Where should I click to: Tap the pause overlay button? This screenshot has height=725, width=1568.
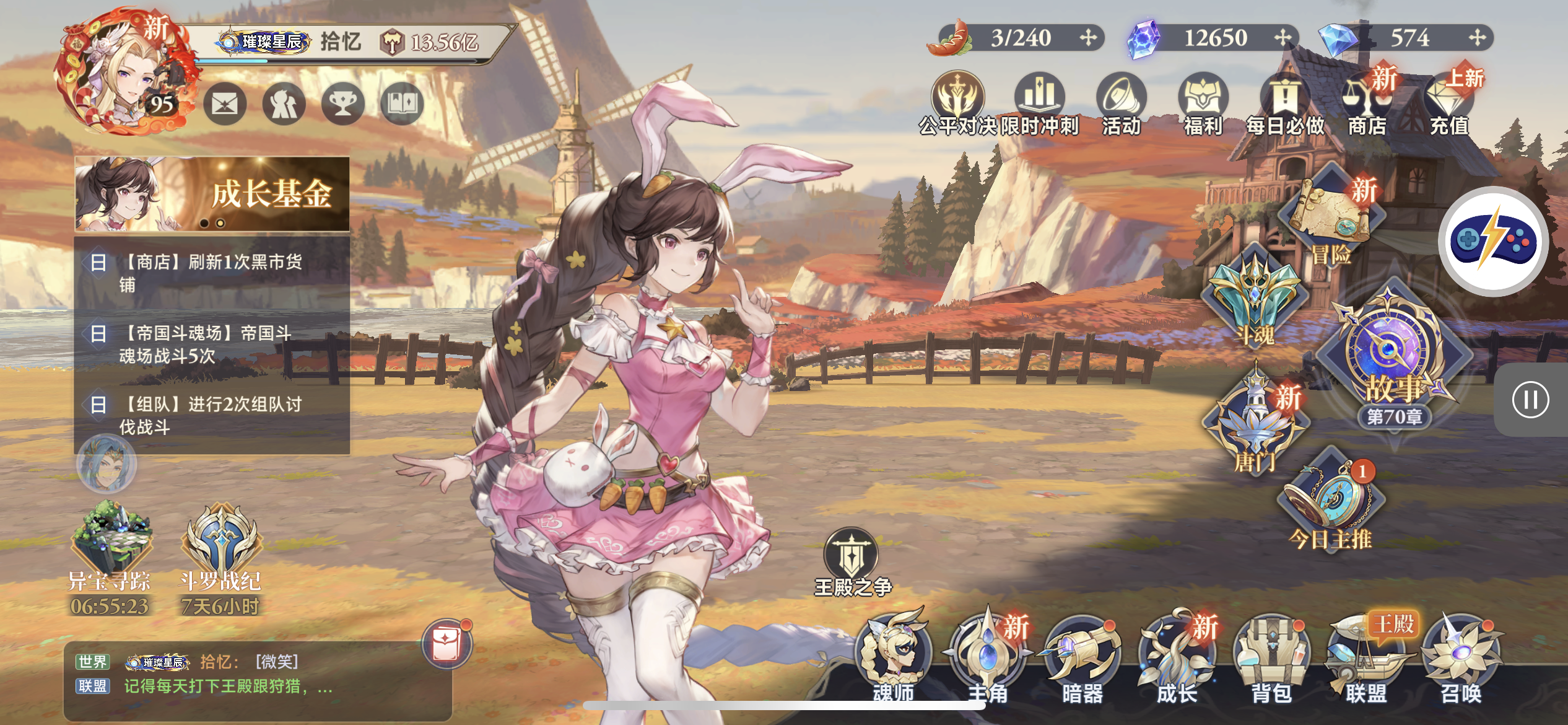tap(1530, 400)
